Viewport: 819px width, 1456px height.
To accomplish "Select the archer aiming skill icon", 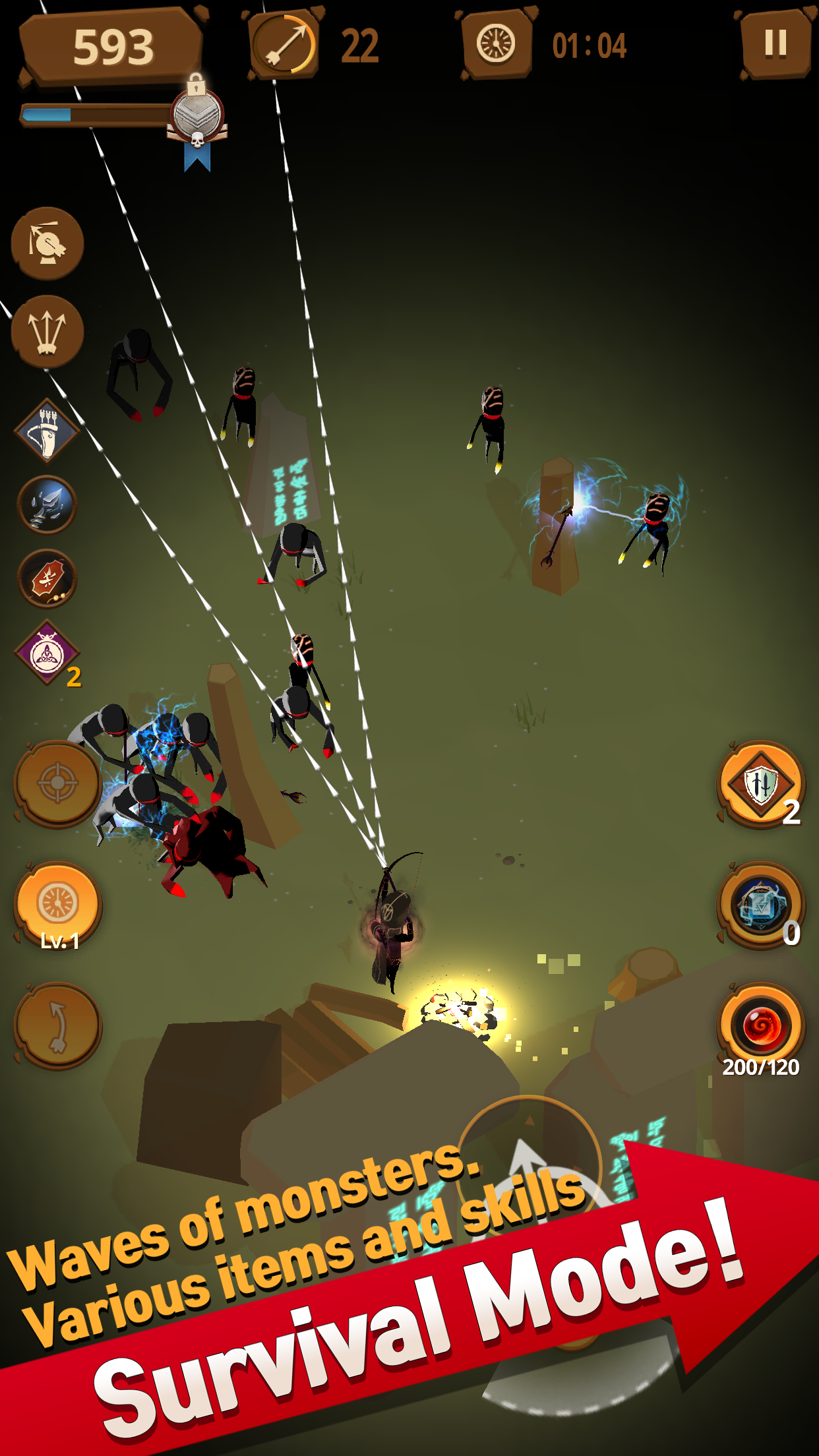I will pos(47,243).
